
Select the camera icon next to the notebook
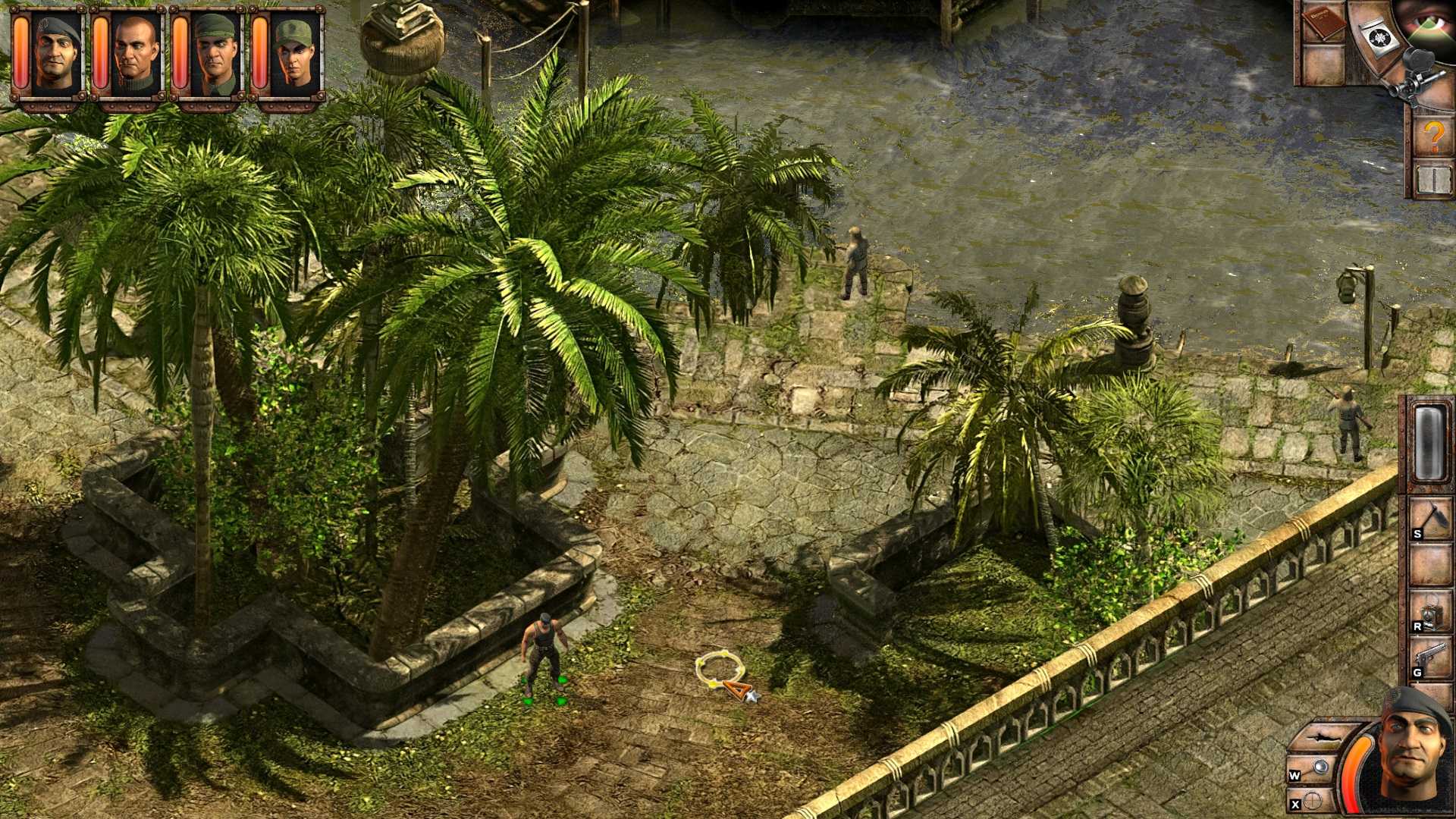pyautogui.click(x=1379, y=38)
